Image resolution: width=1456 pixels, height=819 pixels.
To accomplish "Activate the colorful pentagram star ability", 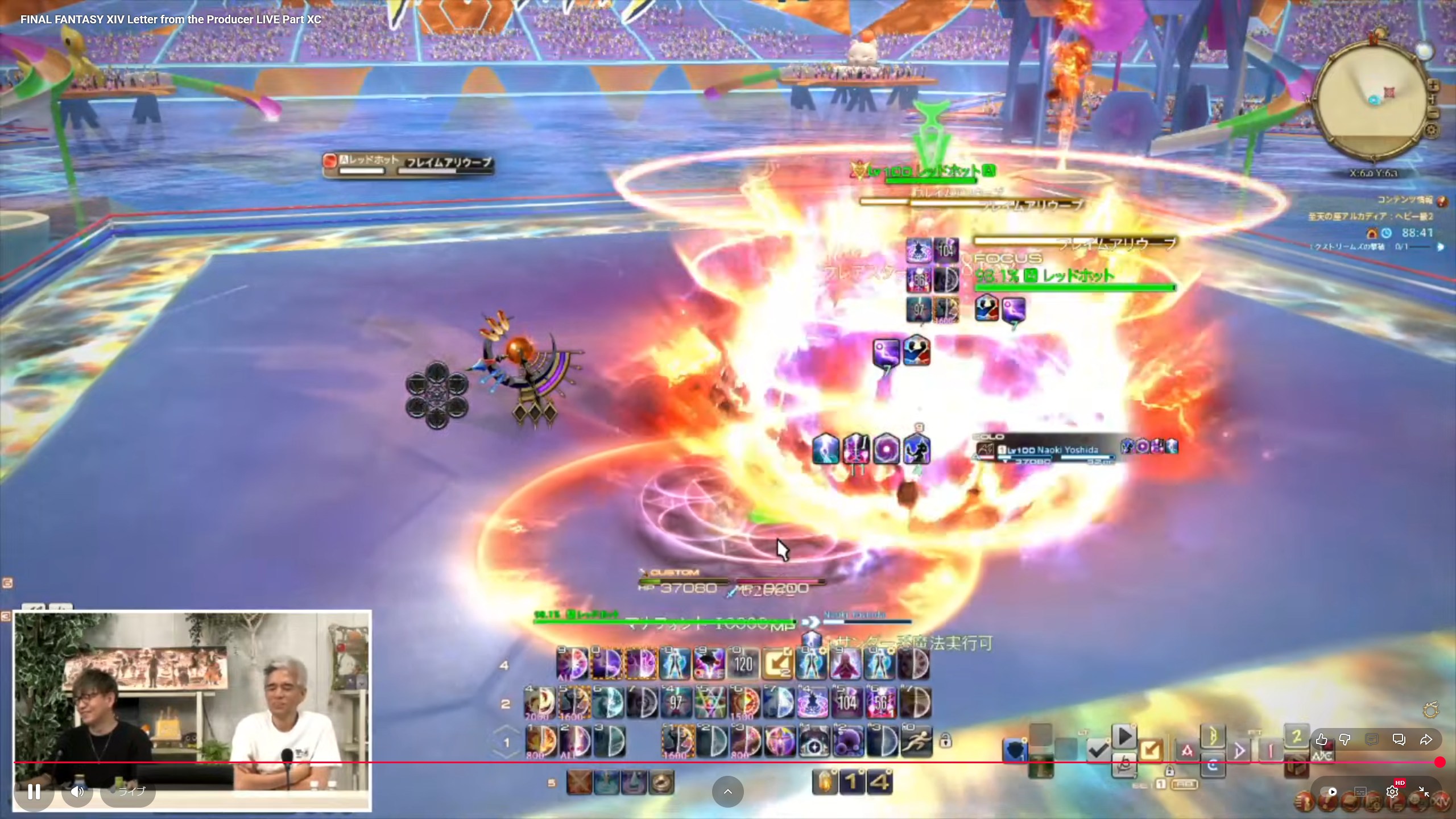I will tap(711, 702).
